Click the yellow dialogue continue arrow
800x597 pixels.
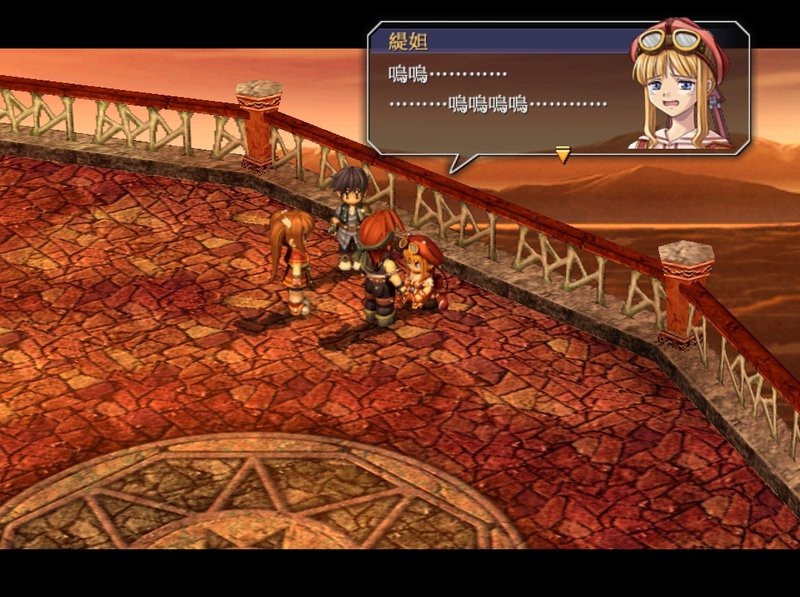562,155
